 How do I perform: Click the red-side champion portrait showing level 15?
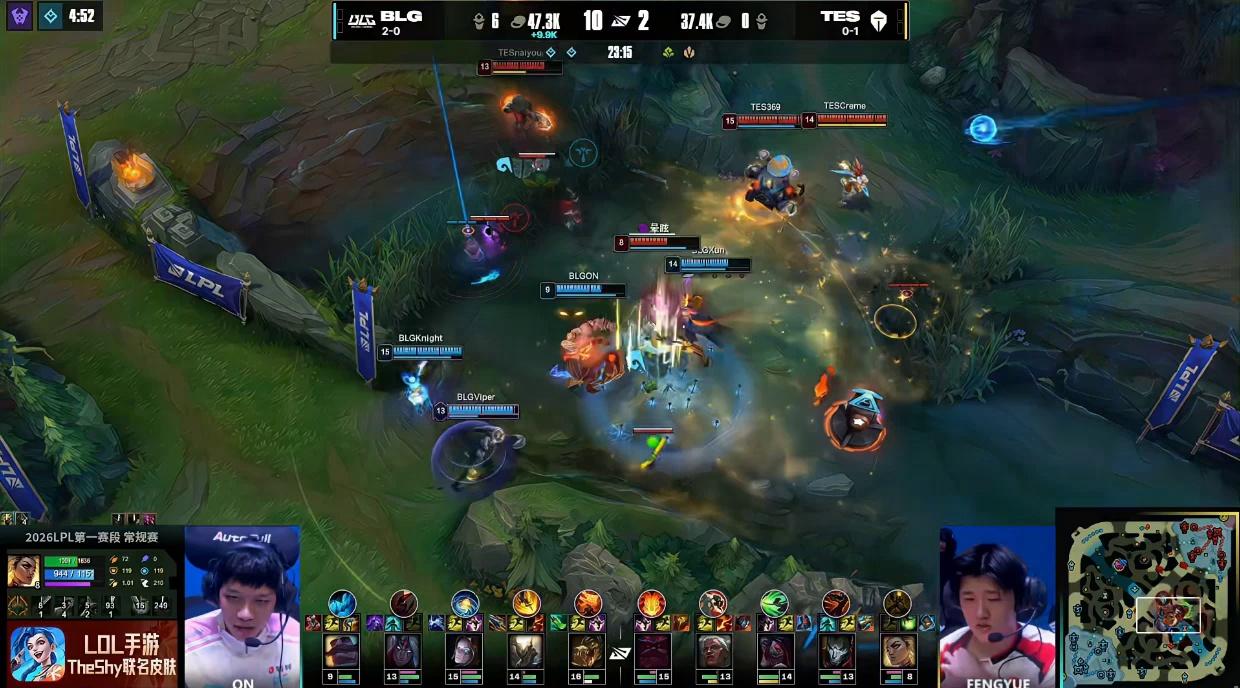[x=652, y=650]
